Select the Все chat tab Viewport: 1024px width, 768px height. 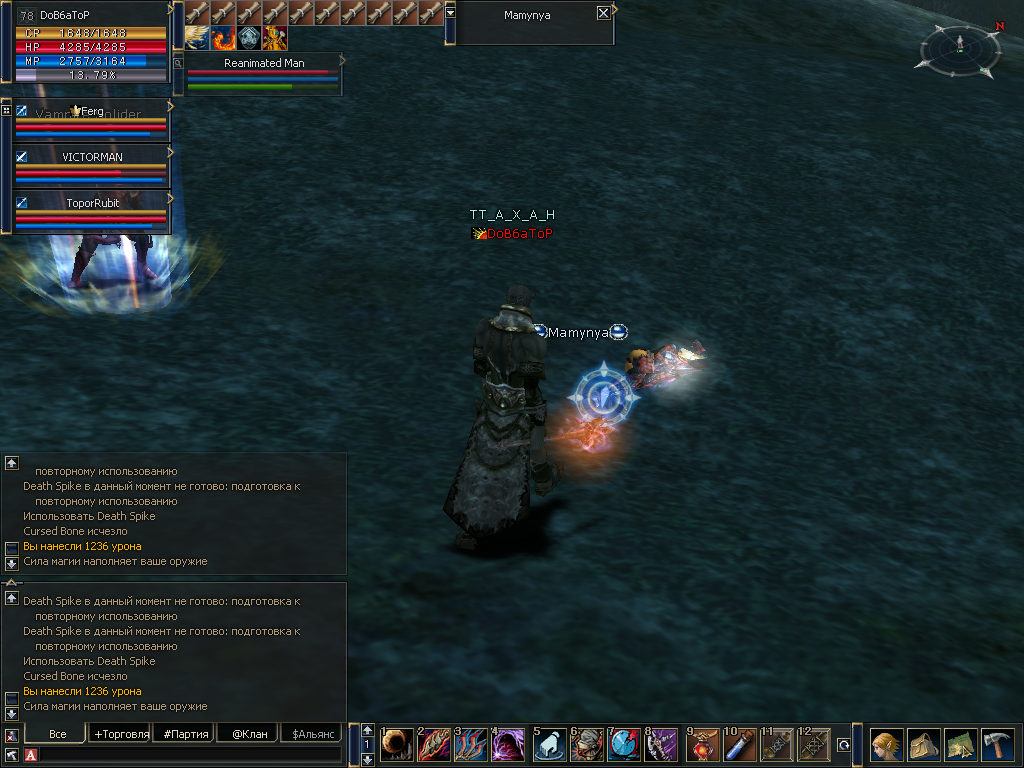(58, 734)
